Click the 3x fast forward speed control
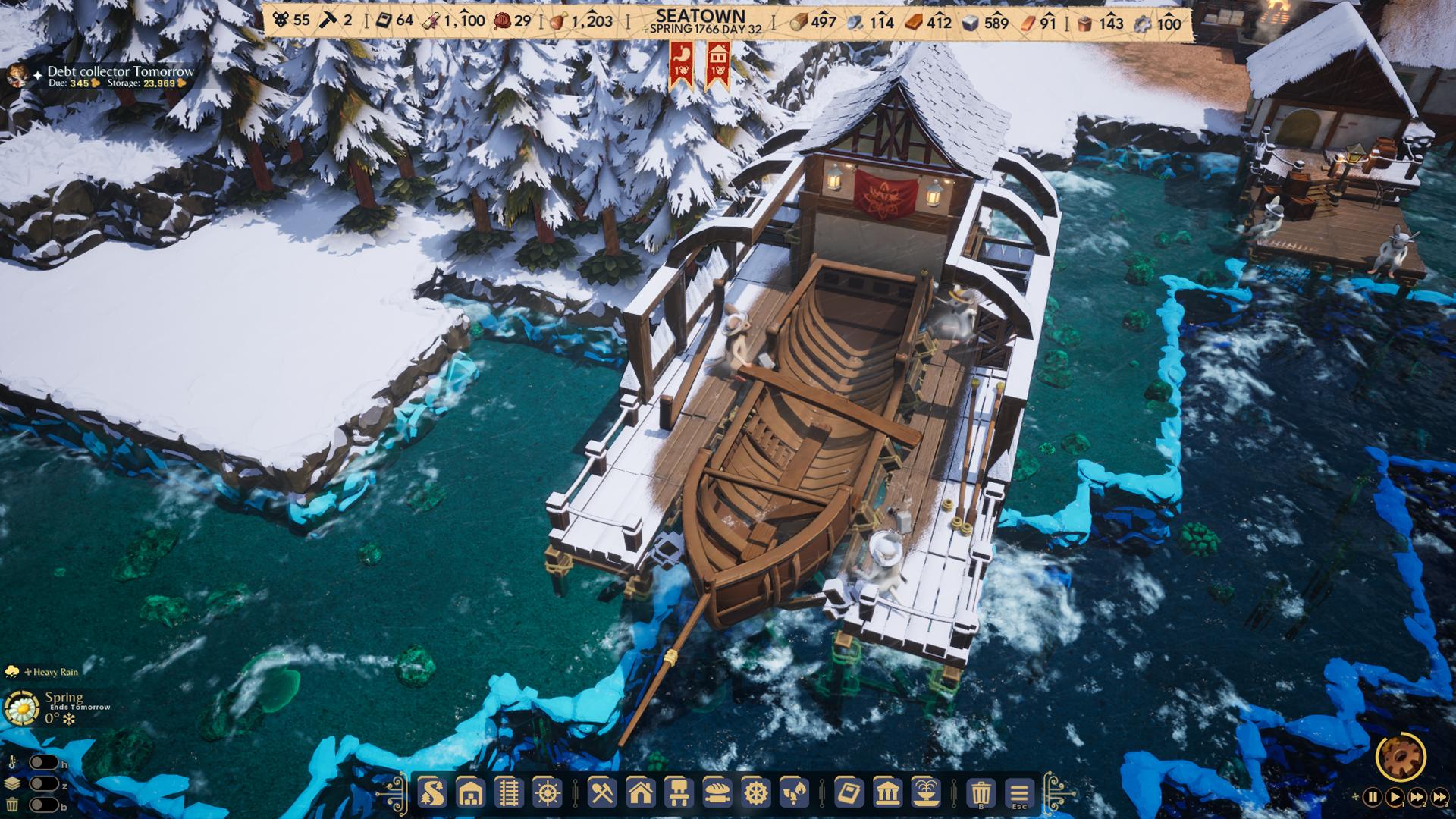This screenshot has width=1456, height=819. [1440, 796]
